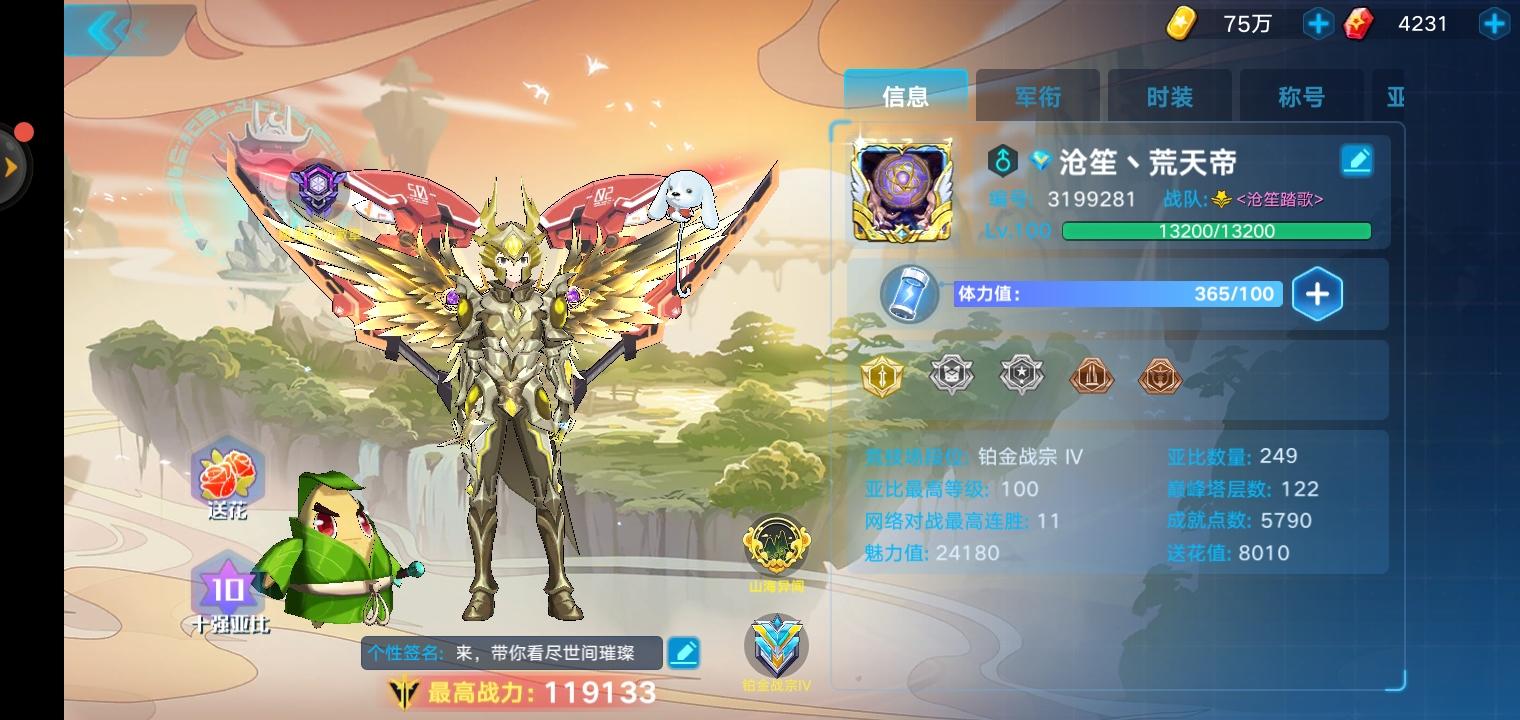The height and width of the screenshot is (720, 1520).
Task: Click the silver cat emblem badge
Action: (952, 377)
